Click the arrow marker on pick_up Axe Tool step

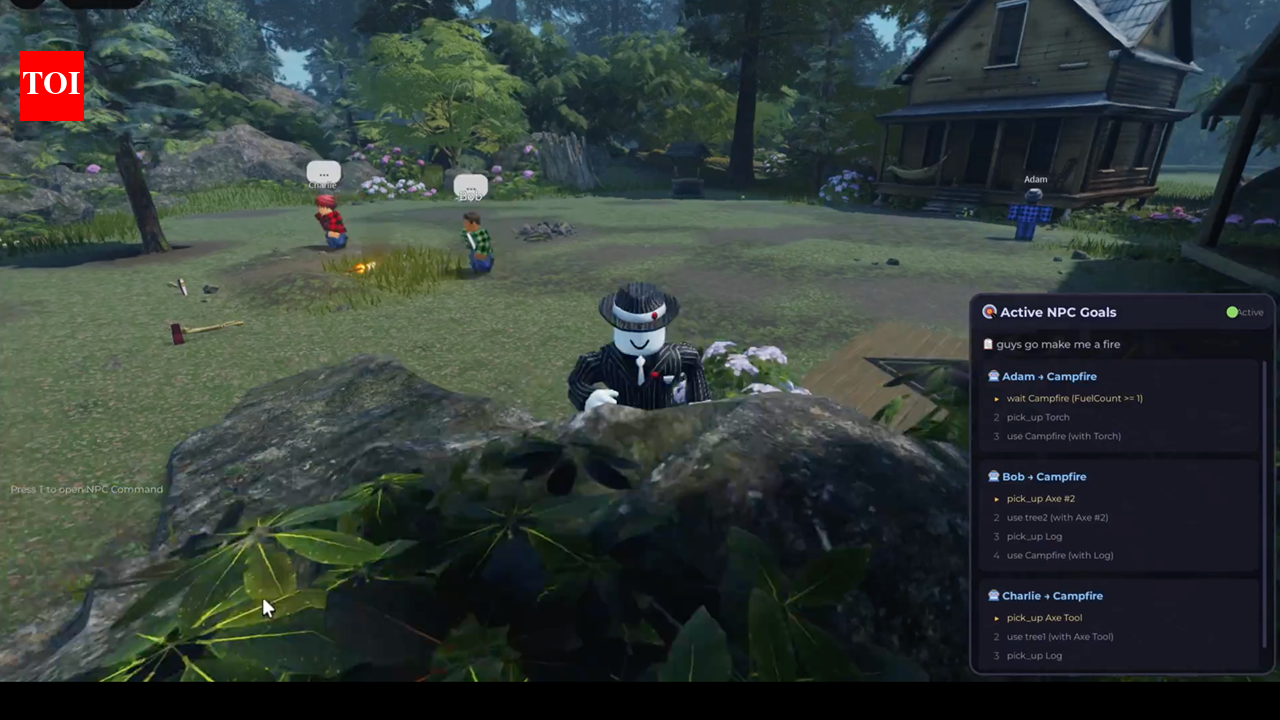pos(996,618)
